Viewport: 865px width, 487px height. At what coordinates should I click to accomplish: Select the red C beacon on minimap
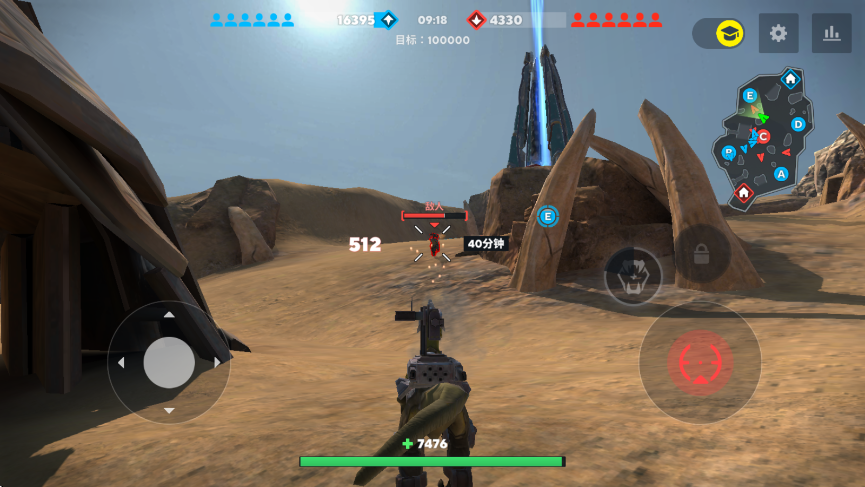pos(763,136)
